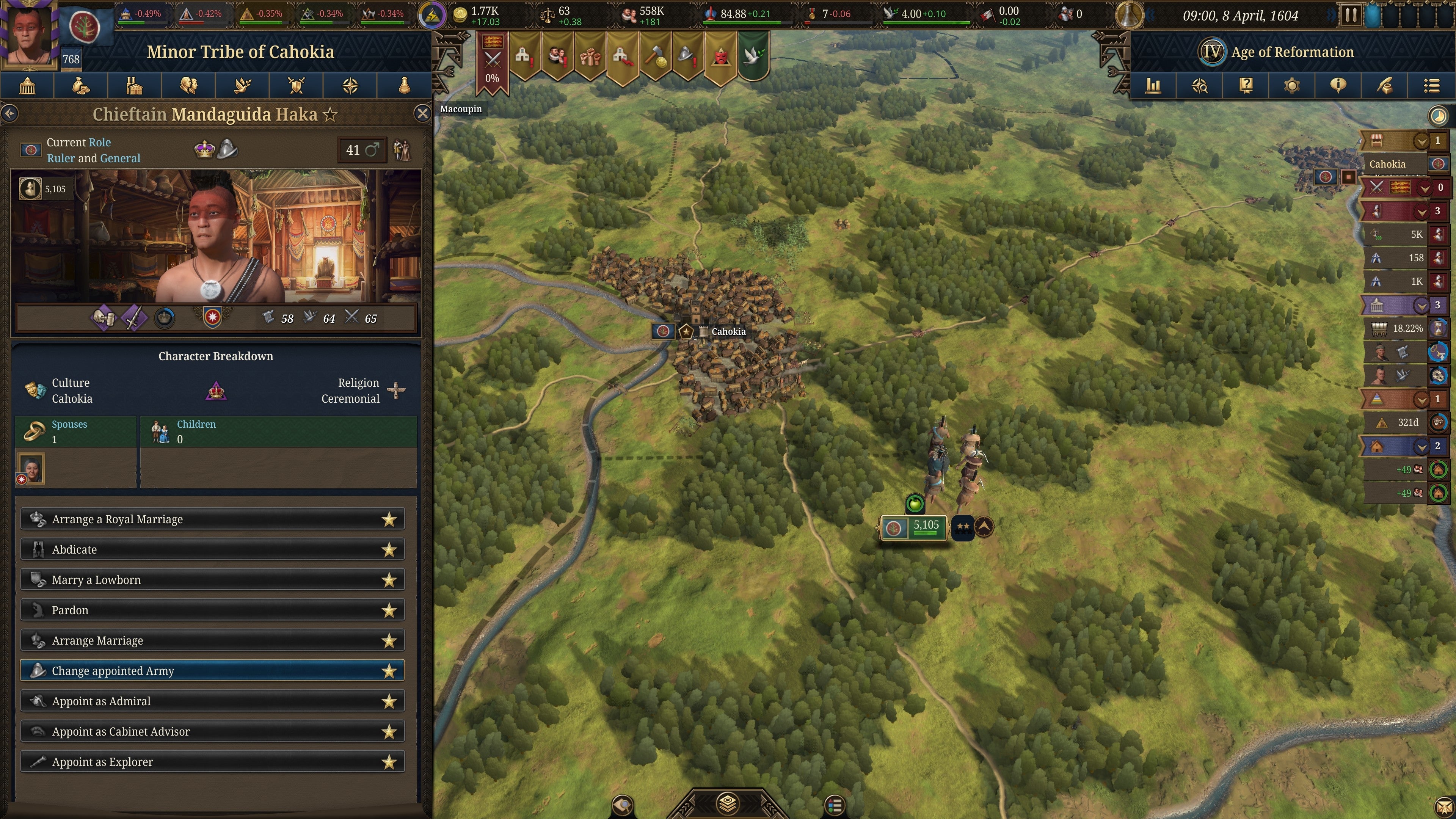Open the outliner with the list icon
This screenshot has height=819, width=1456.
[x=1432, y=85]
